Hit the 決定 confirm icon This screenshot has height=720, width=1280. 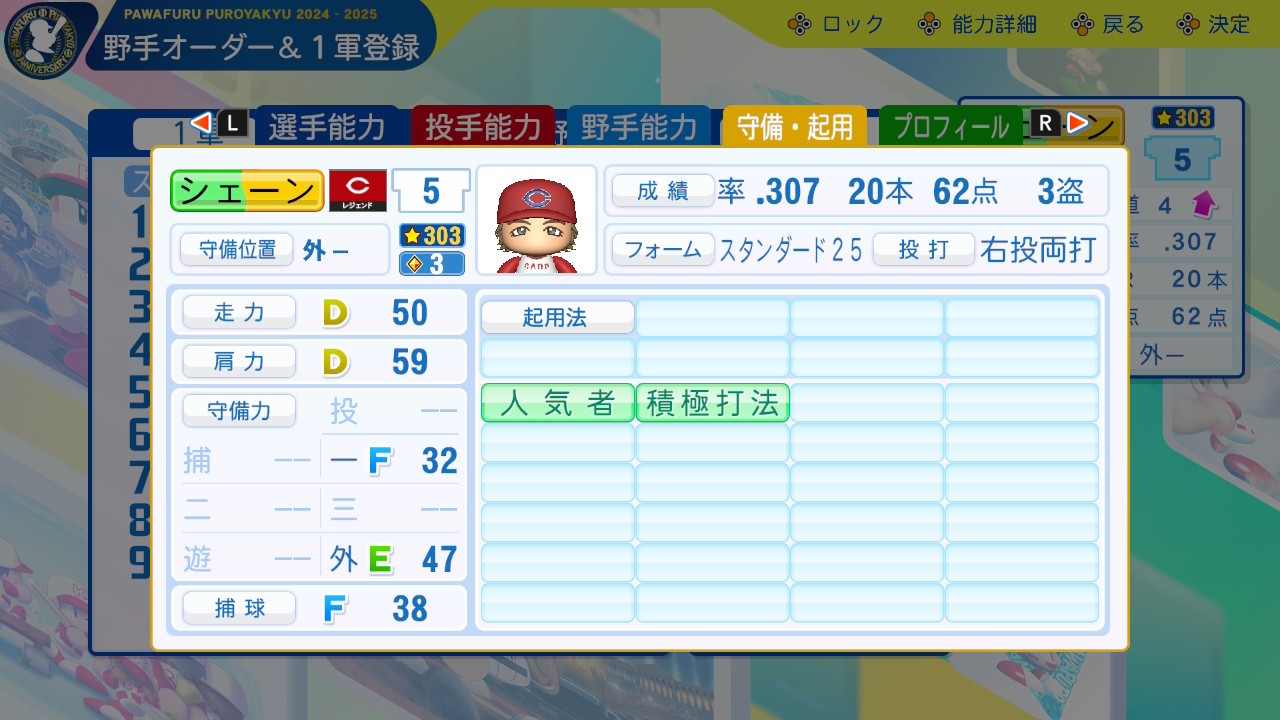[x=1189, y=25]
